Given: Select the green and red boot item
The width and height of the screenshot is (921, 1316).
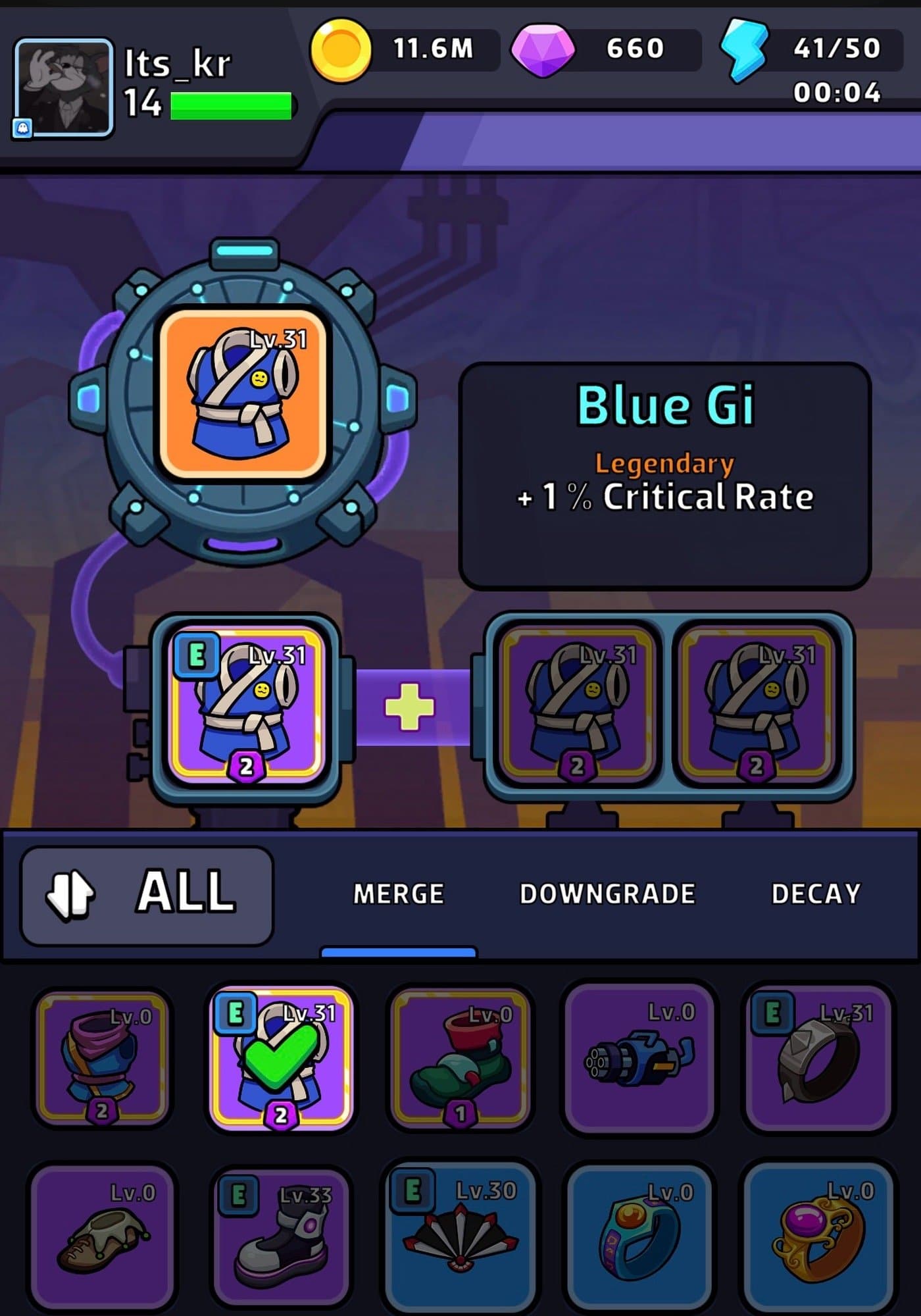Looking at the screenshot, I should tap(460, 1057).
